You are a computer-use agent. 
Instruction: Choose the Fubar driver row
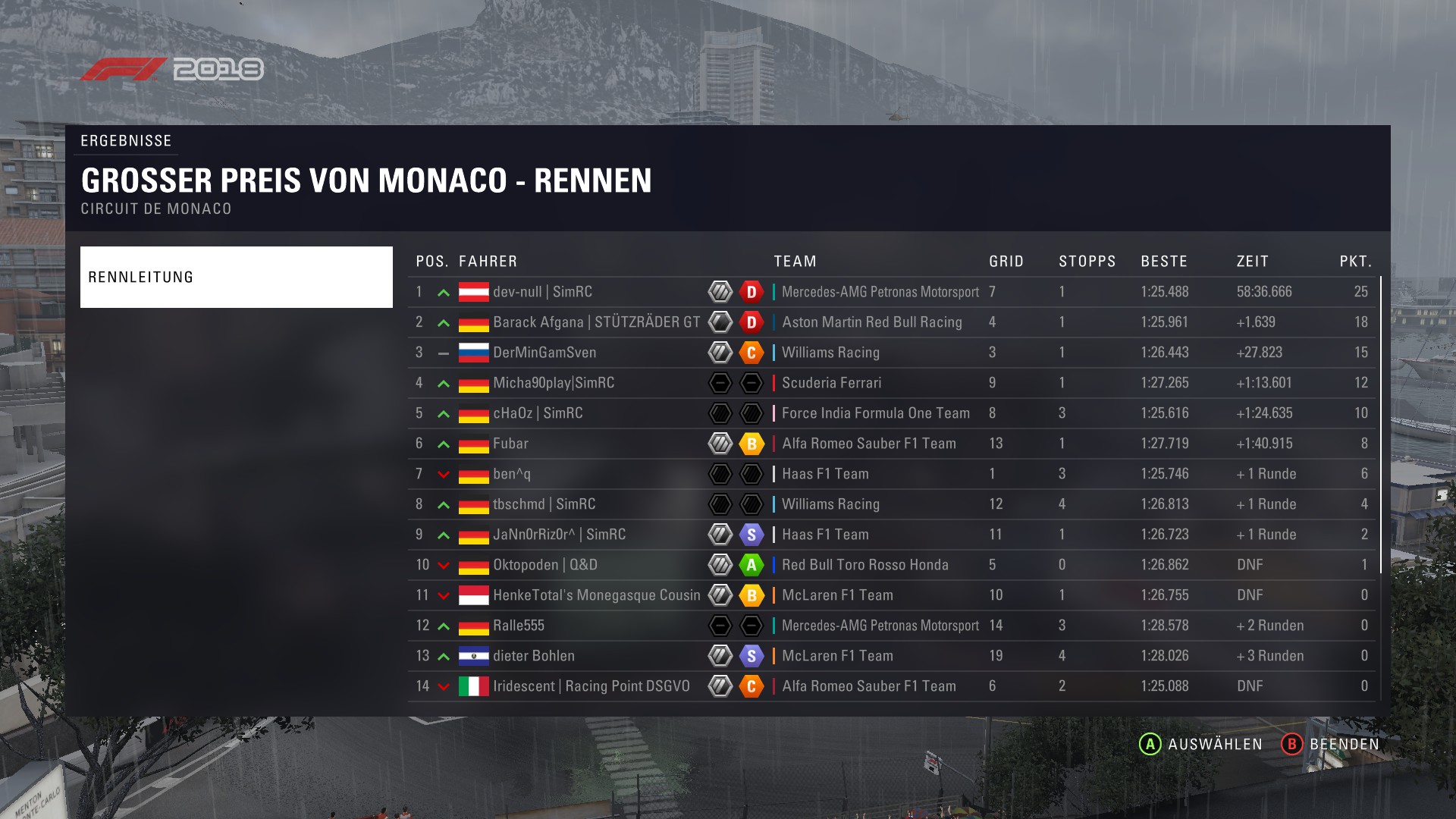pyautogui.click(x=510, y=444)
